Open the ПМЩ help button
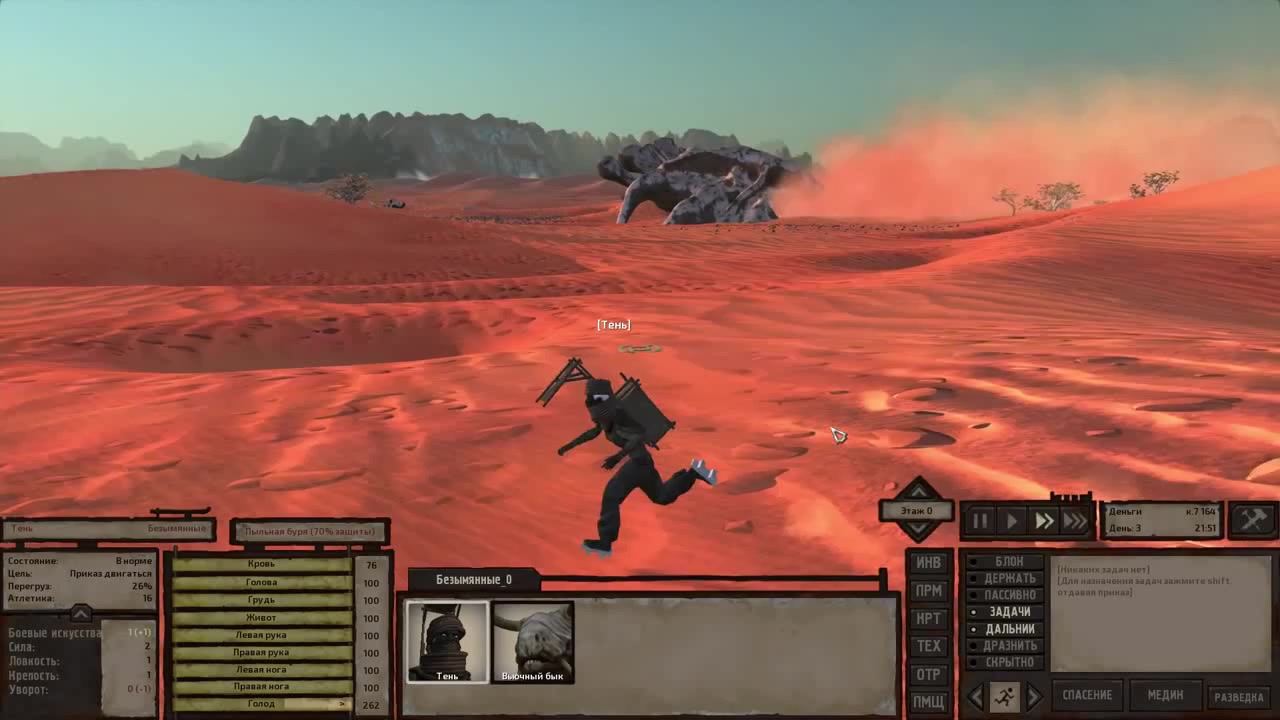The height and width of the screenshot is (720, 1280). pyautogui.click(x=929, y=702)
